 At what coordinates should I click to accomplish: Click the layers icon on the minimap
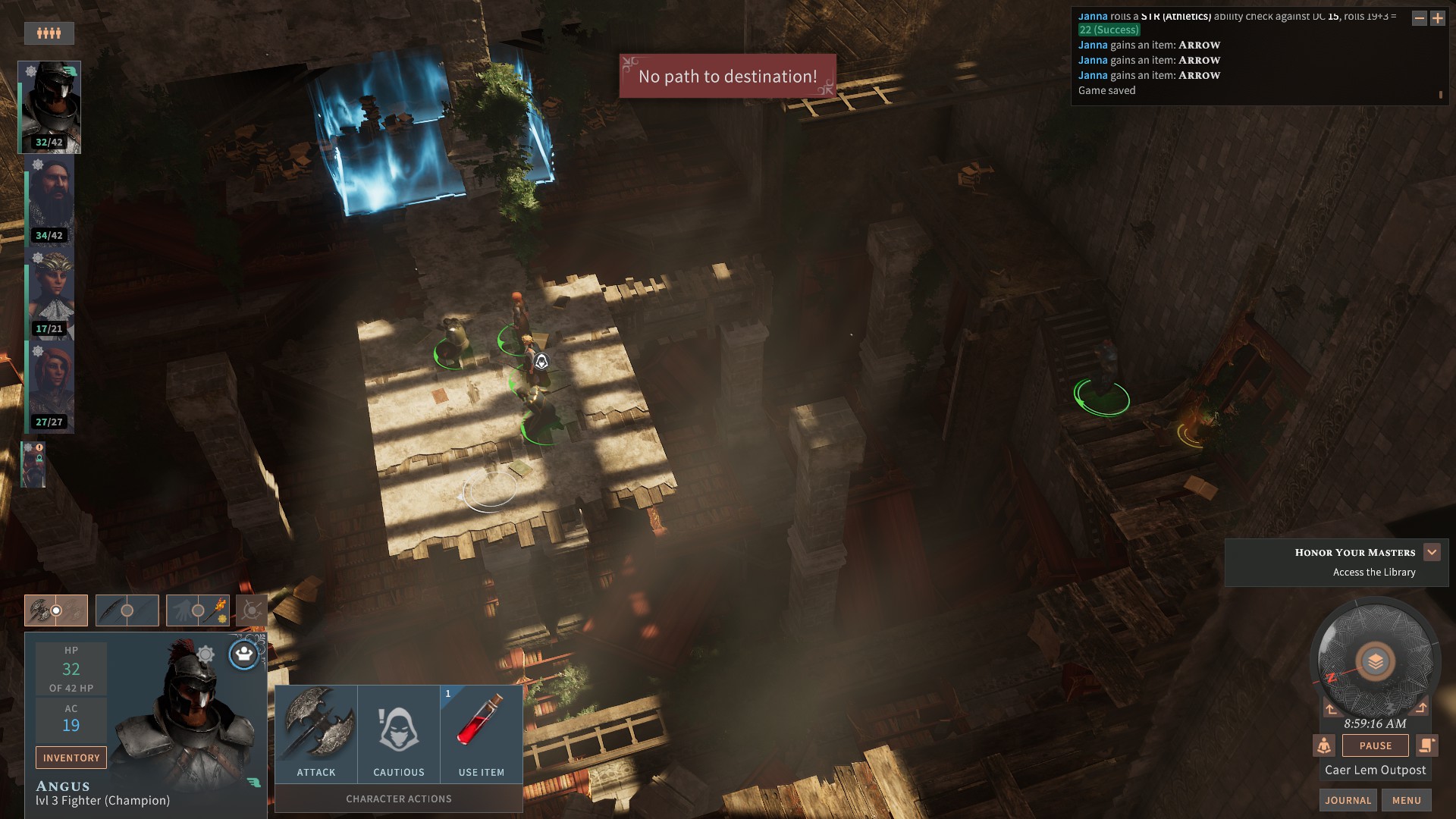1375,662
